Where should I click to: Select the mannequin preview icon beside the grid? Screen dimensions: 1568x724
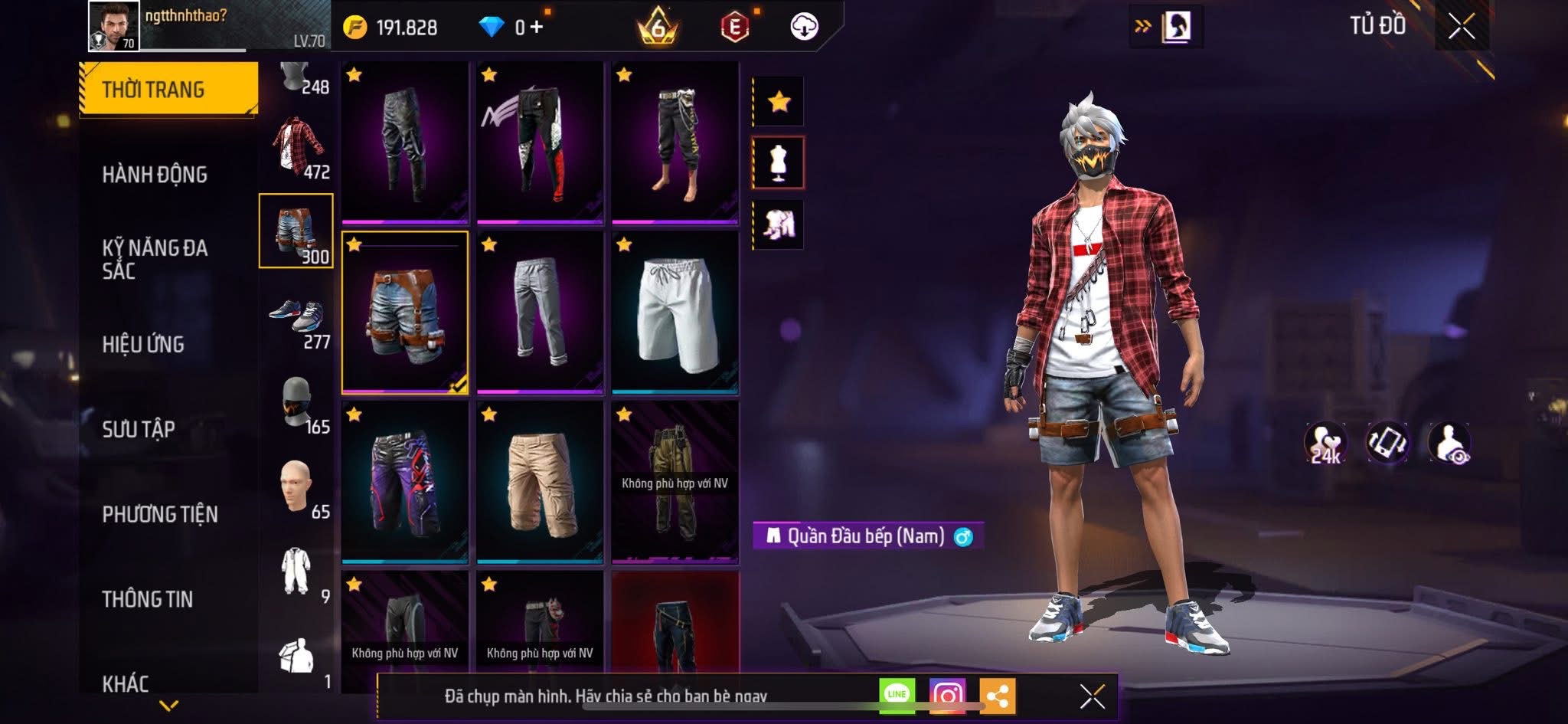(778, 163)
